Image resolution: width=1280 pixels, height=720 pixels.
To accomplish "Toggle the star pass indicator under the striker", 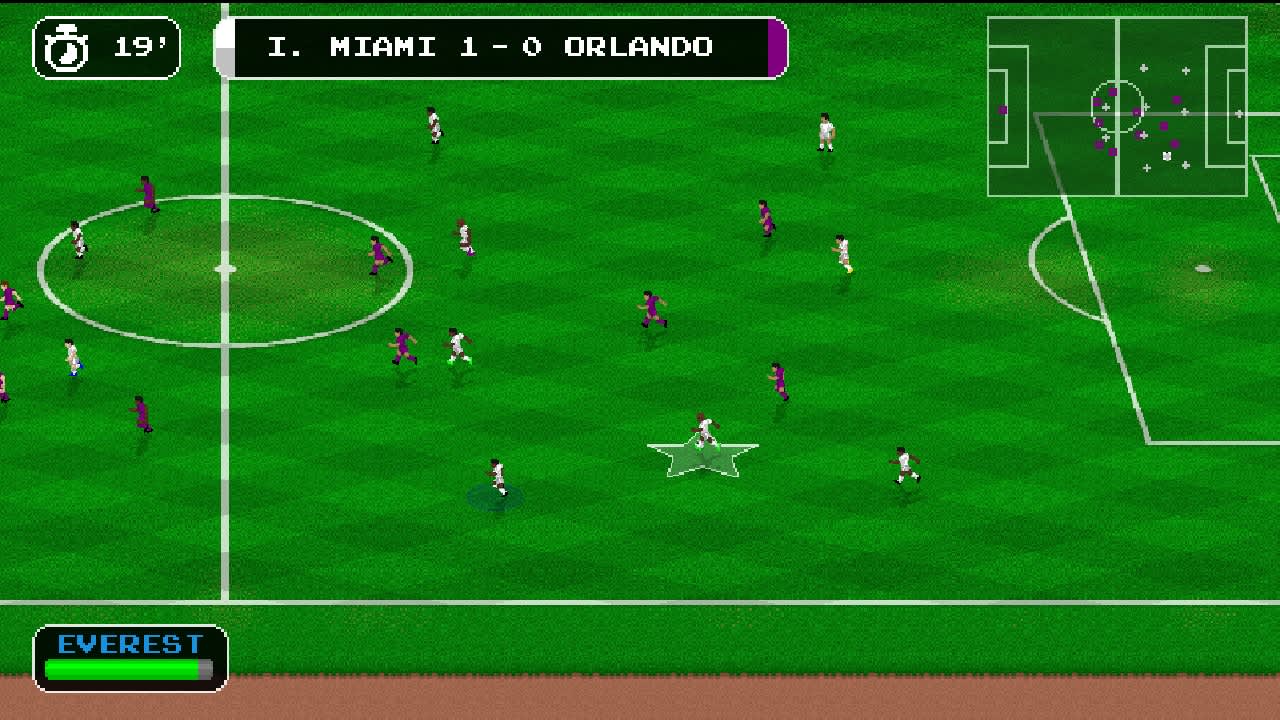I will click(x=705, y=458).
